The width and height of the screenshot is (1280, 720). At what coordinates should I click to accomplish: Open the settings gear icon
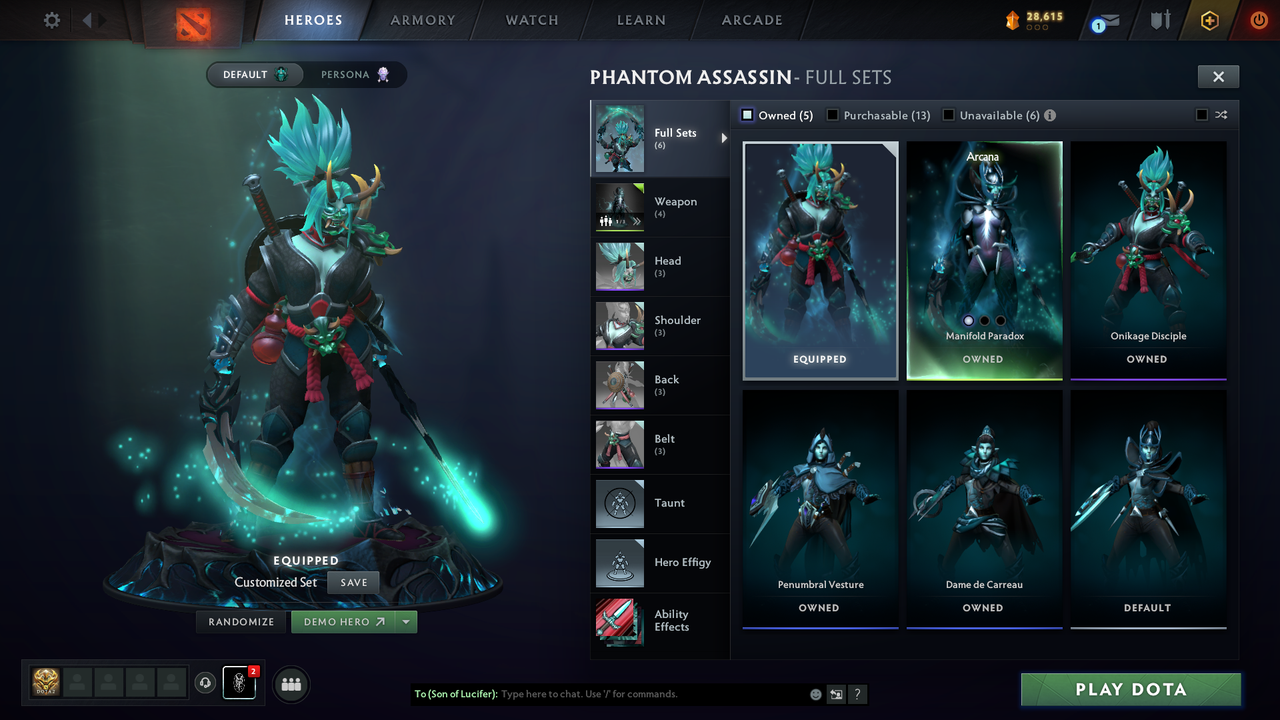click(50, 19)
